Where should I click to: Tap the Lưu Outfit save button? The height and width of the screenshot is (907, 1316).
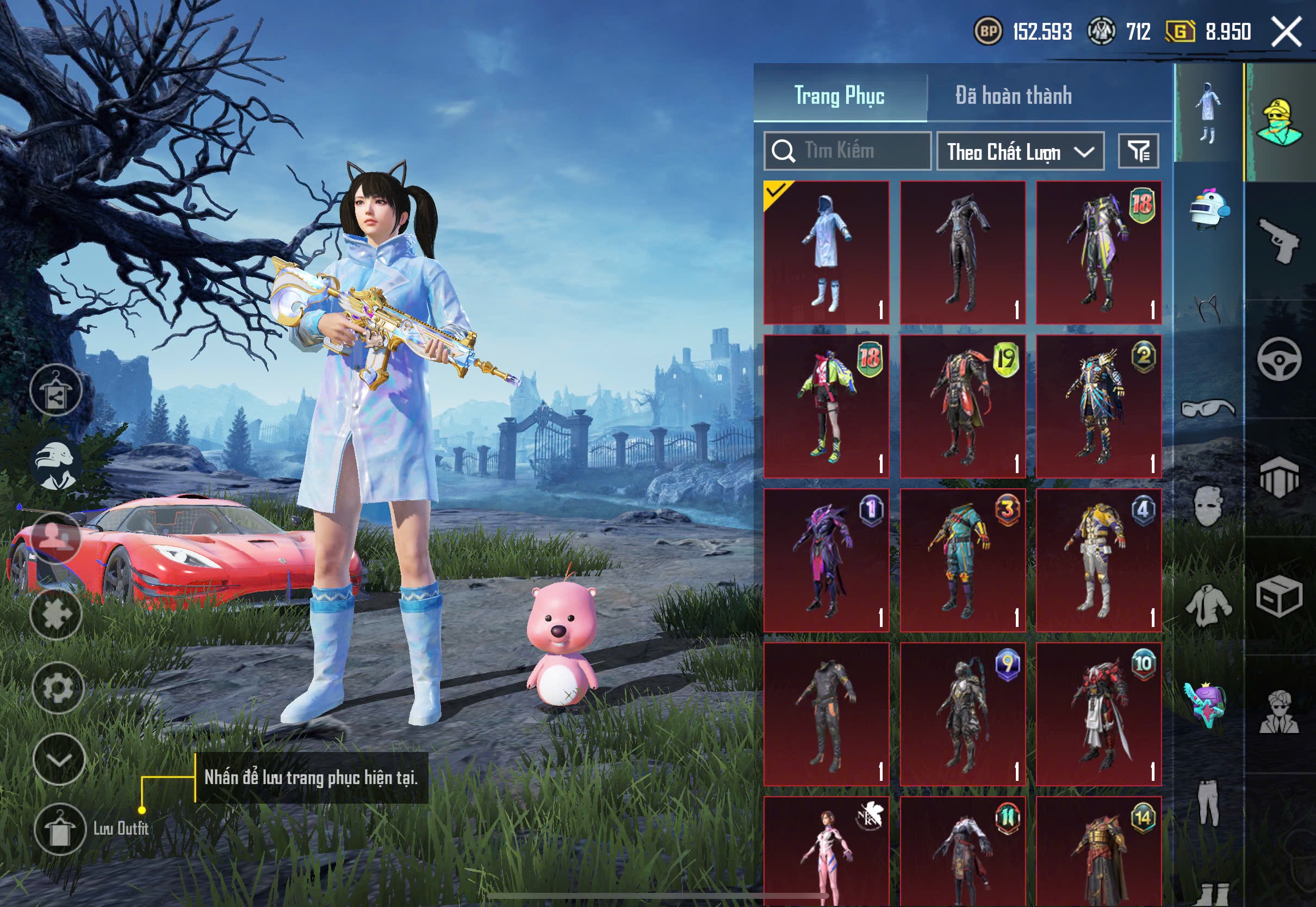(60, 829)
